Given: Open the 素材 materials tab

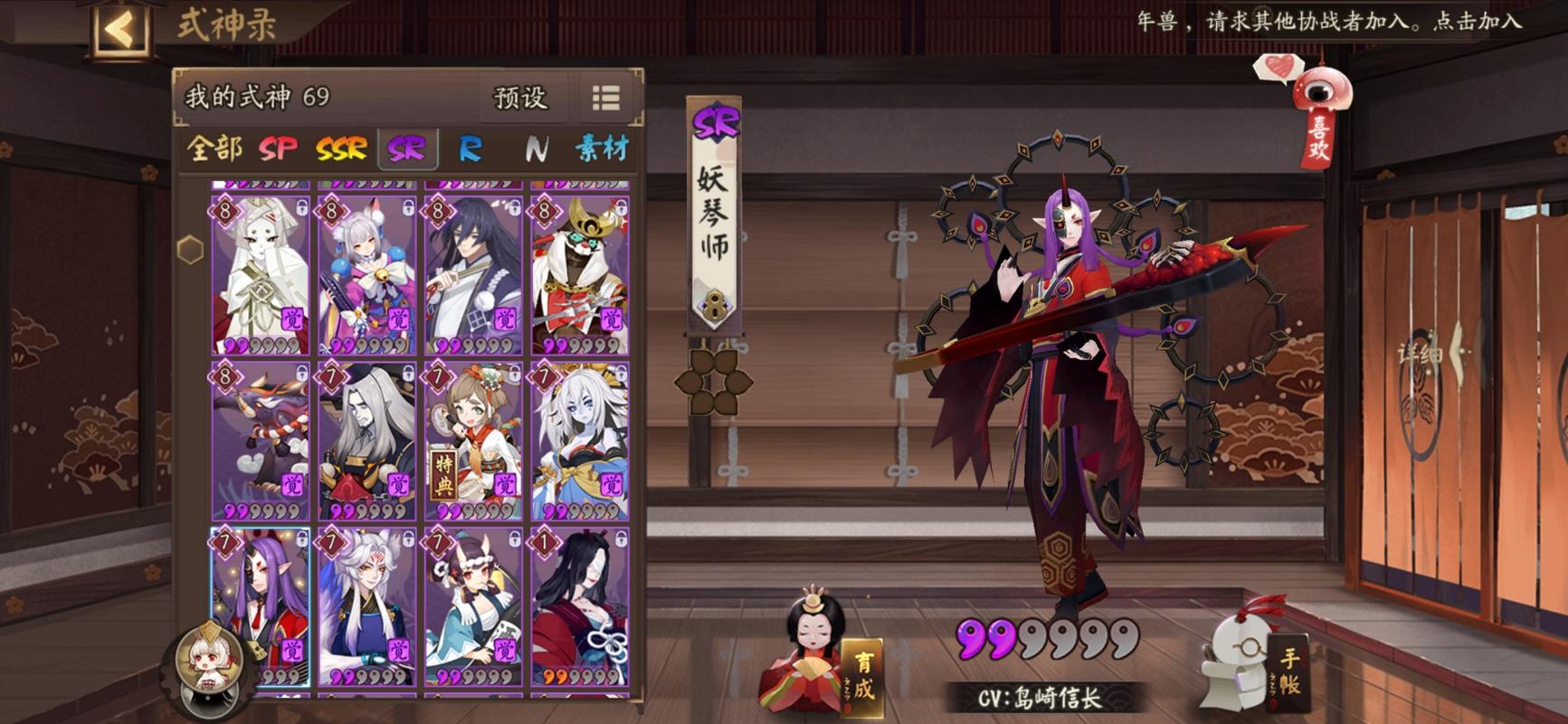Looking at the screenshot, I should click(x=601, y=148).
